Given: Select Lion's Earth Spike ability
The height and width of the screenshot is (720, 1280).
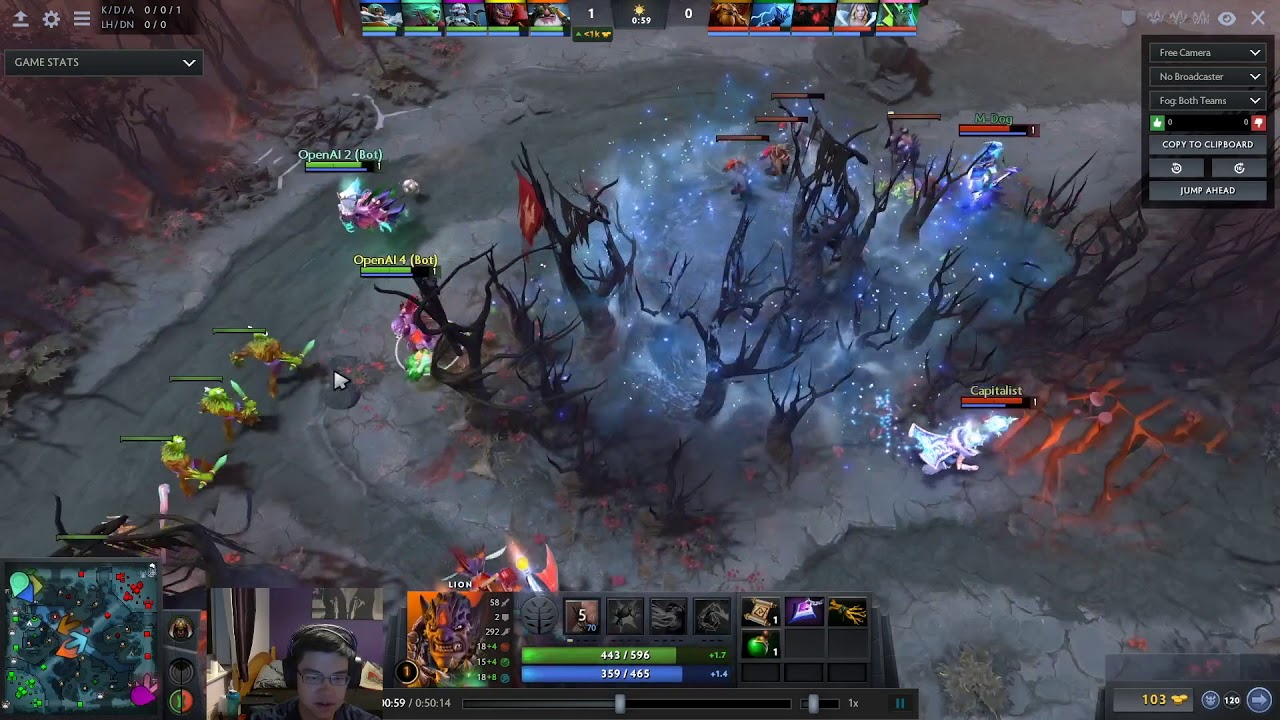Looking at the screenshot, I should point(582,616).
